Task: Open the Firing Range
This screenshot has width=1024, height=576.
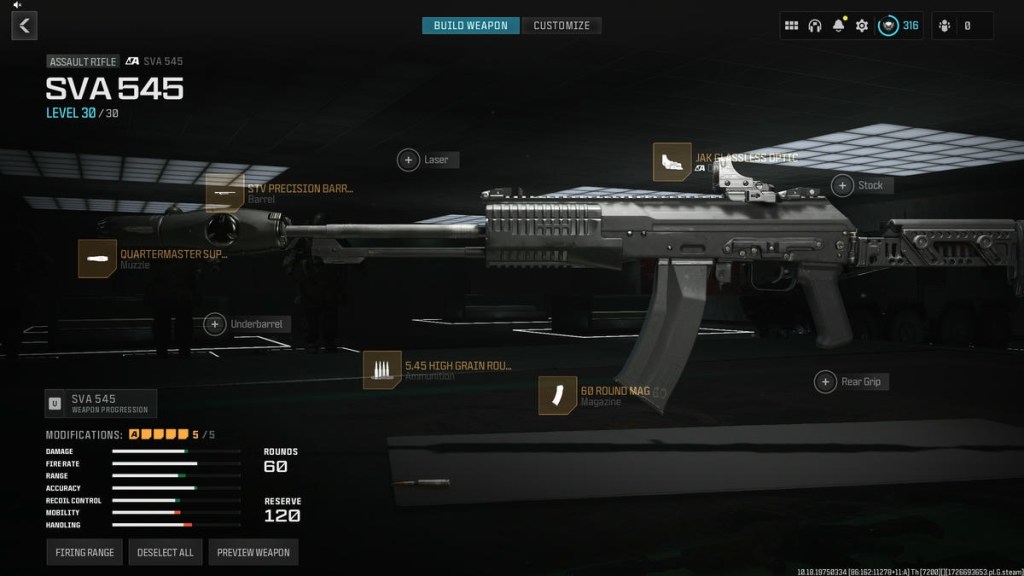Action: [x=84, y=552]
